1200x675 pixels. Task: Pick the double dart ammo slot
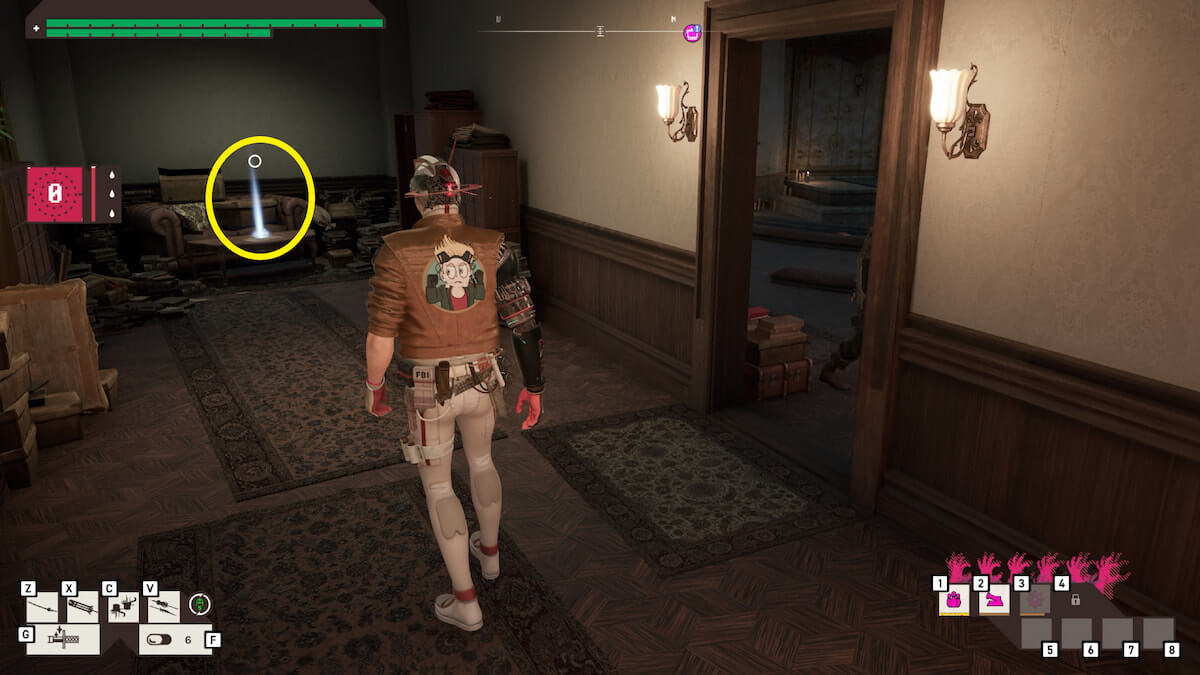163,607
